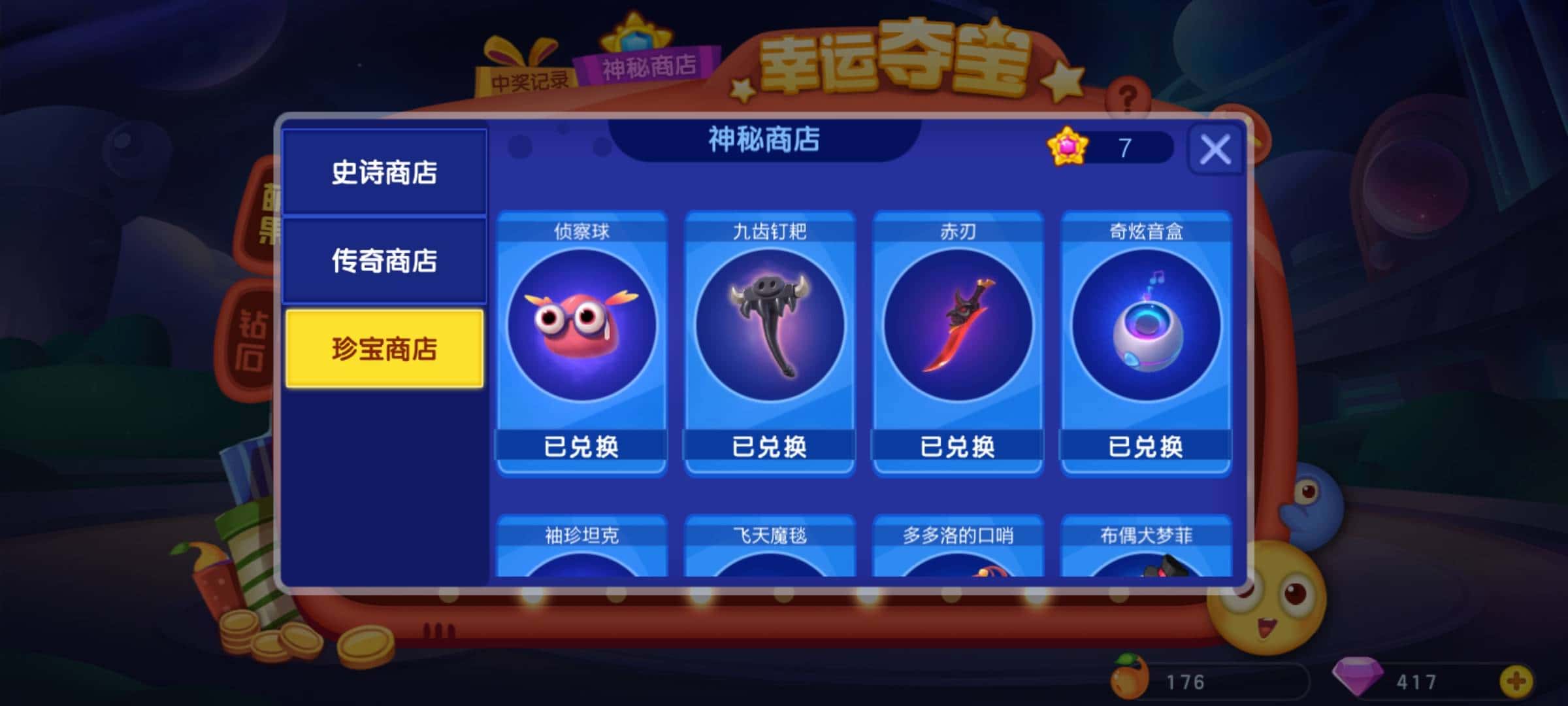Click the 赤刃 blade item icon

coord(958,327)
